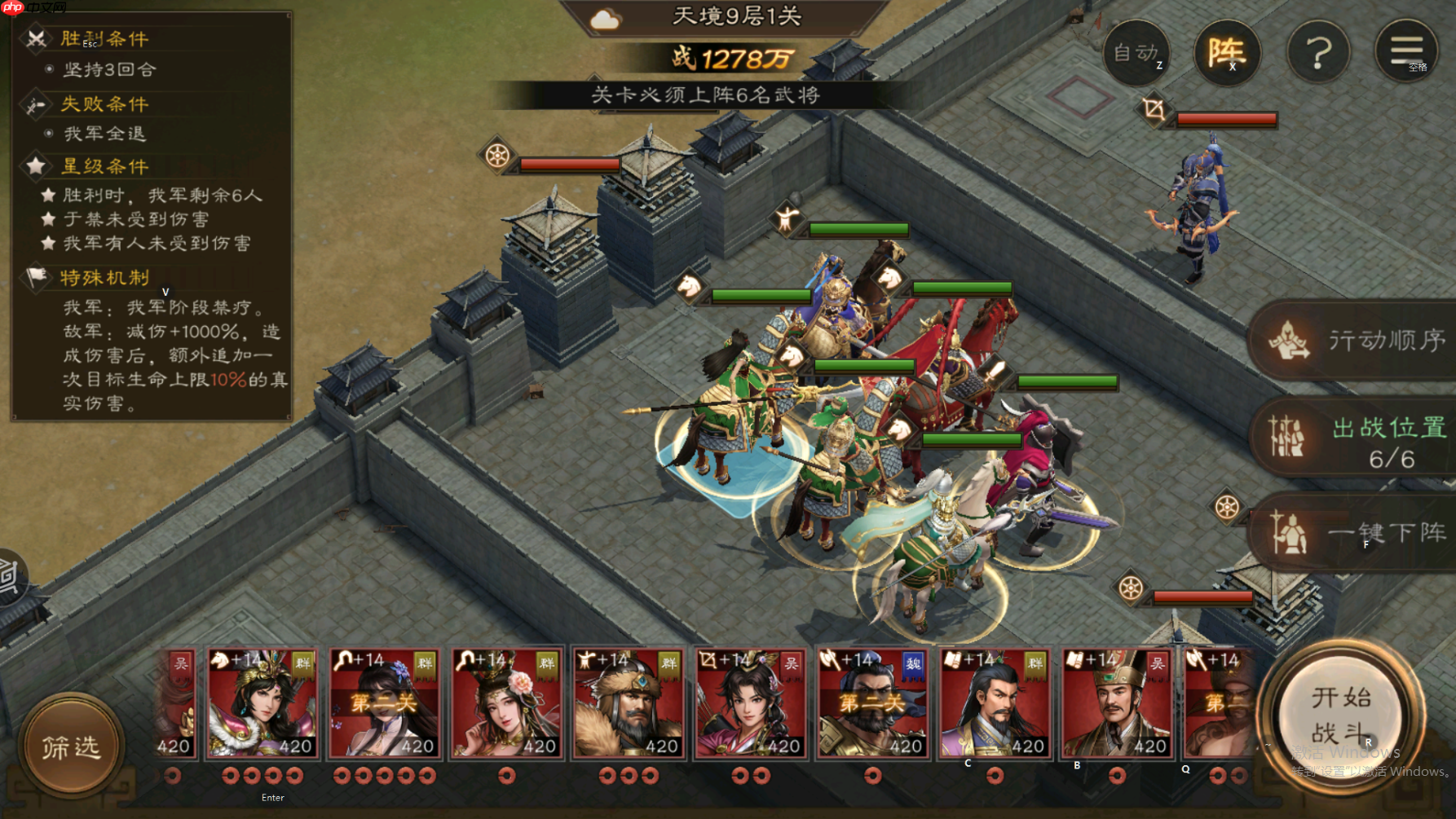Select the 吴 archer woman hero card
Screen dimensions: 1456x819
(x=750, y=704)
